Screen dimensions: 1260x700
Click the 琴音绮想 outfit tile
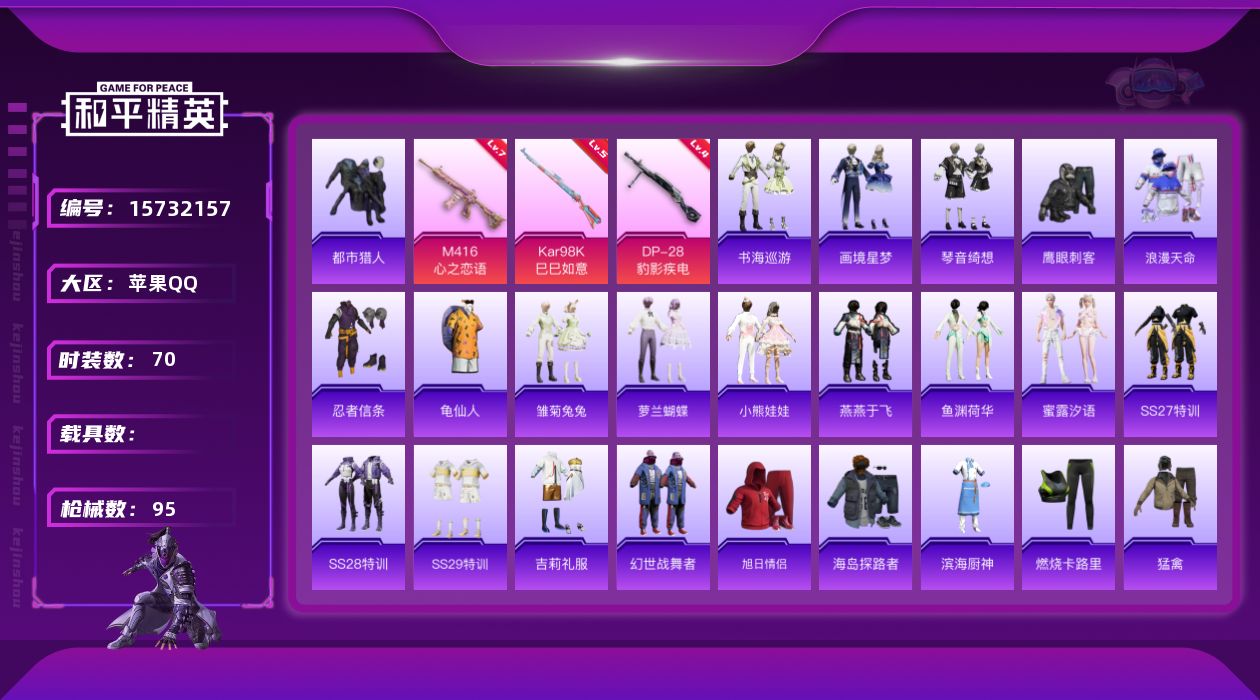967,210
